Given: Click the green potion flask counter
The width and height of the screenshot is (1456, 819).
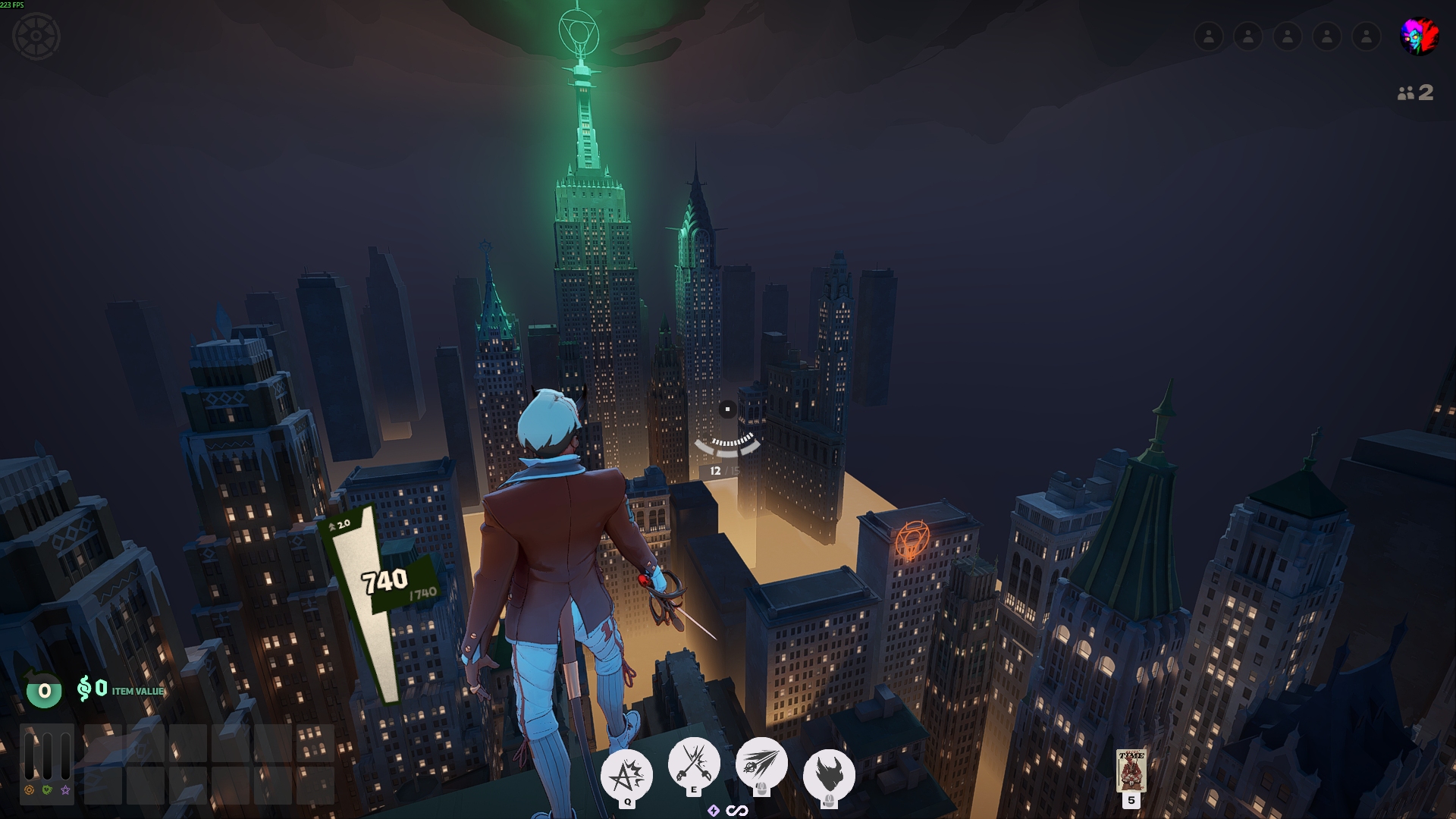Looking at the screenshot, I should coord(44,690).
